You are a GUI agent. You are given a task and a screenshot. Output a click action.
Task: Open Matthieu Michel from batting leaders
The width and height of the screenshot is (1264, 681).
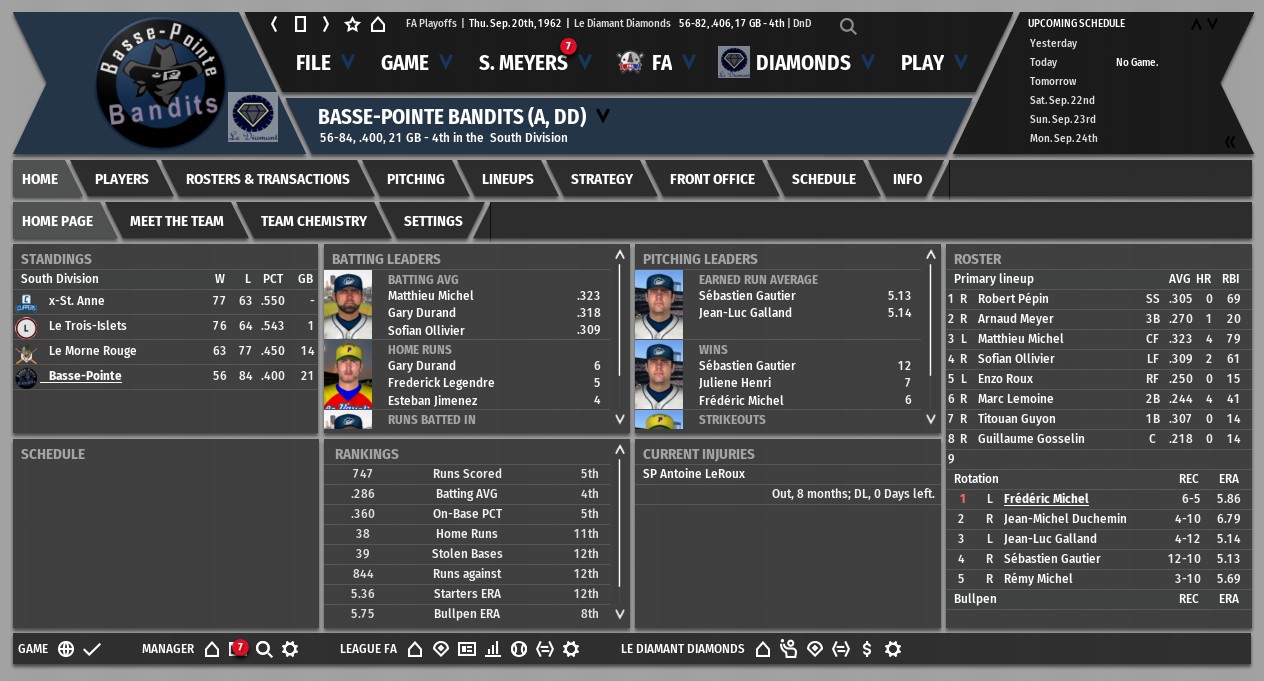tap(430, 296)
